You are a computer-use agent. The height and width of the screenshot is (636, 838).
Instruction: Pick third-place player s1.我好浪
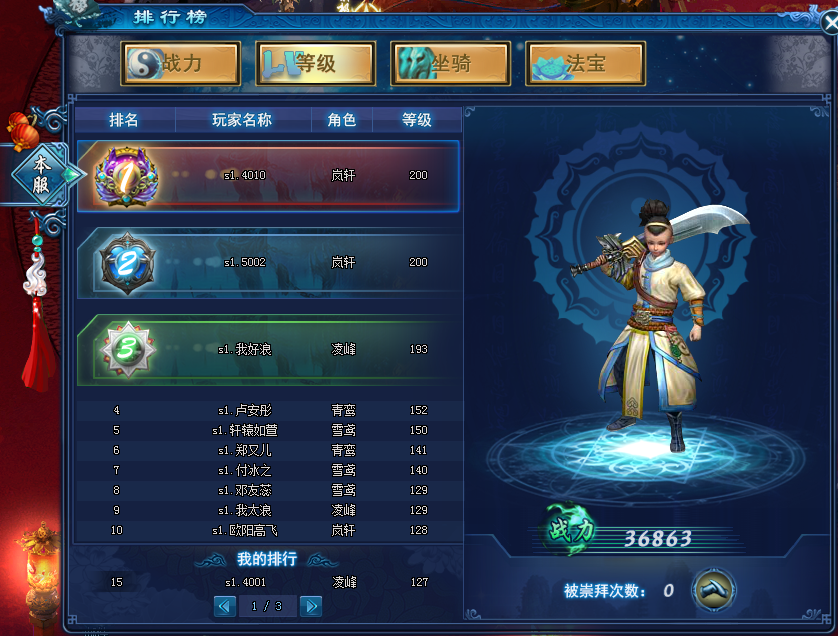(x=268, y=350)
